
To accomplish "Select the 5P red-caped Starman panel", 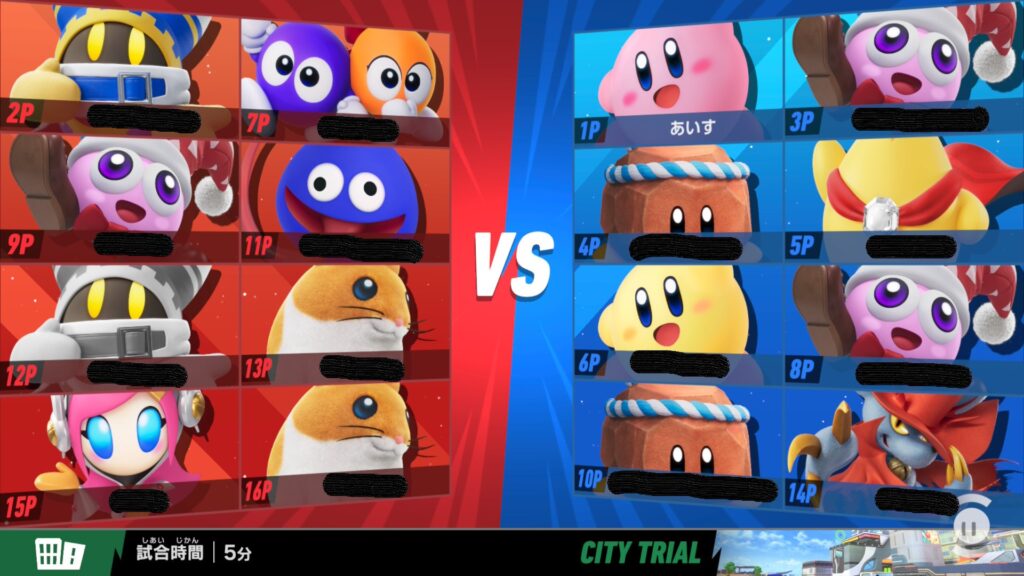I will click(895, 200).
